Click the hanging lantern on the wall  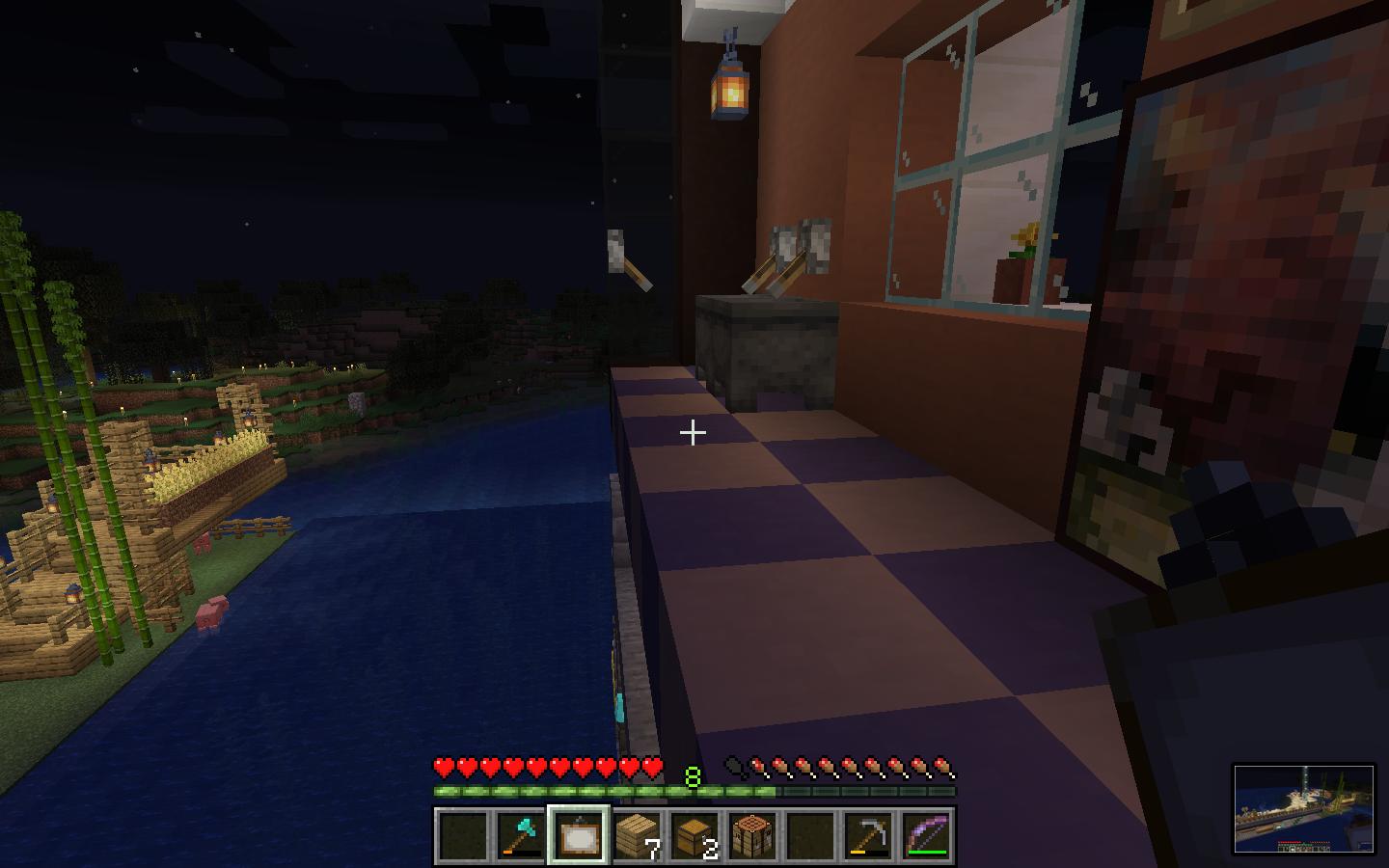pyautogui.click(x=730, y=94)
